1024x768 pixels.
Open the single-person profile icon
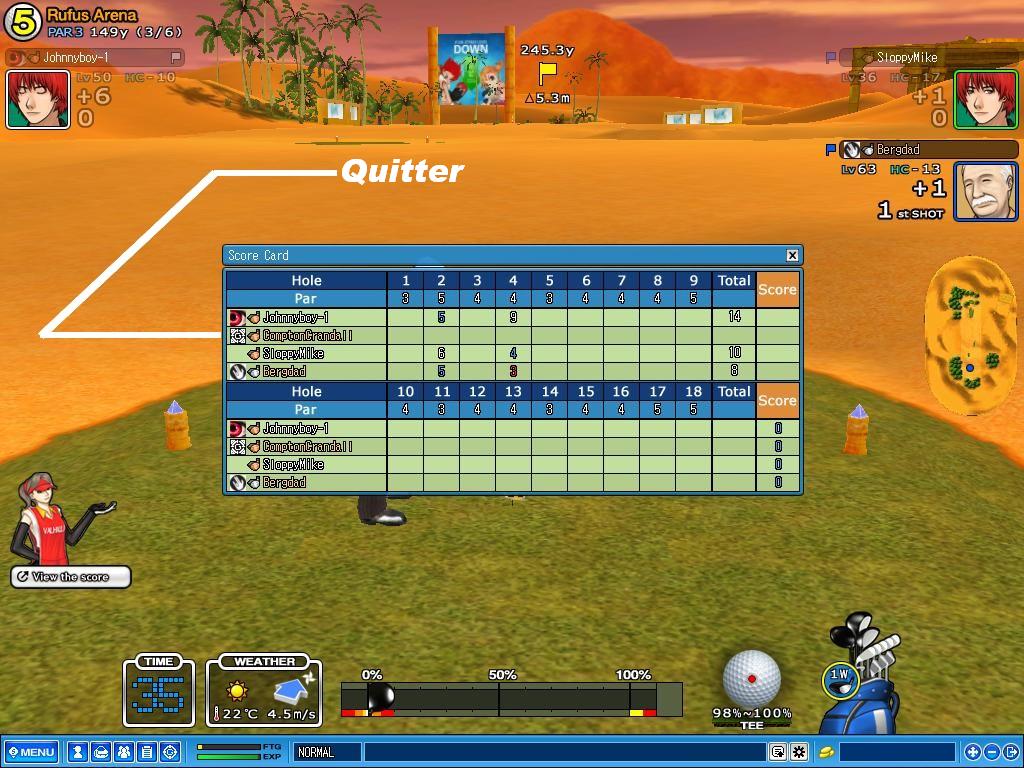77,752
